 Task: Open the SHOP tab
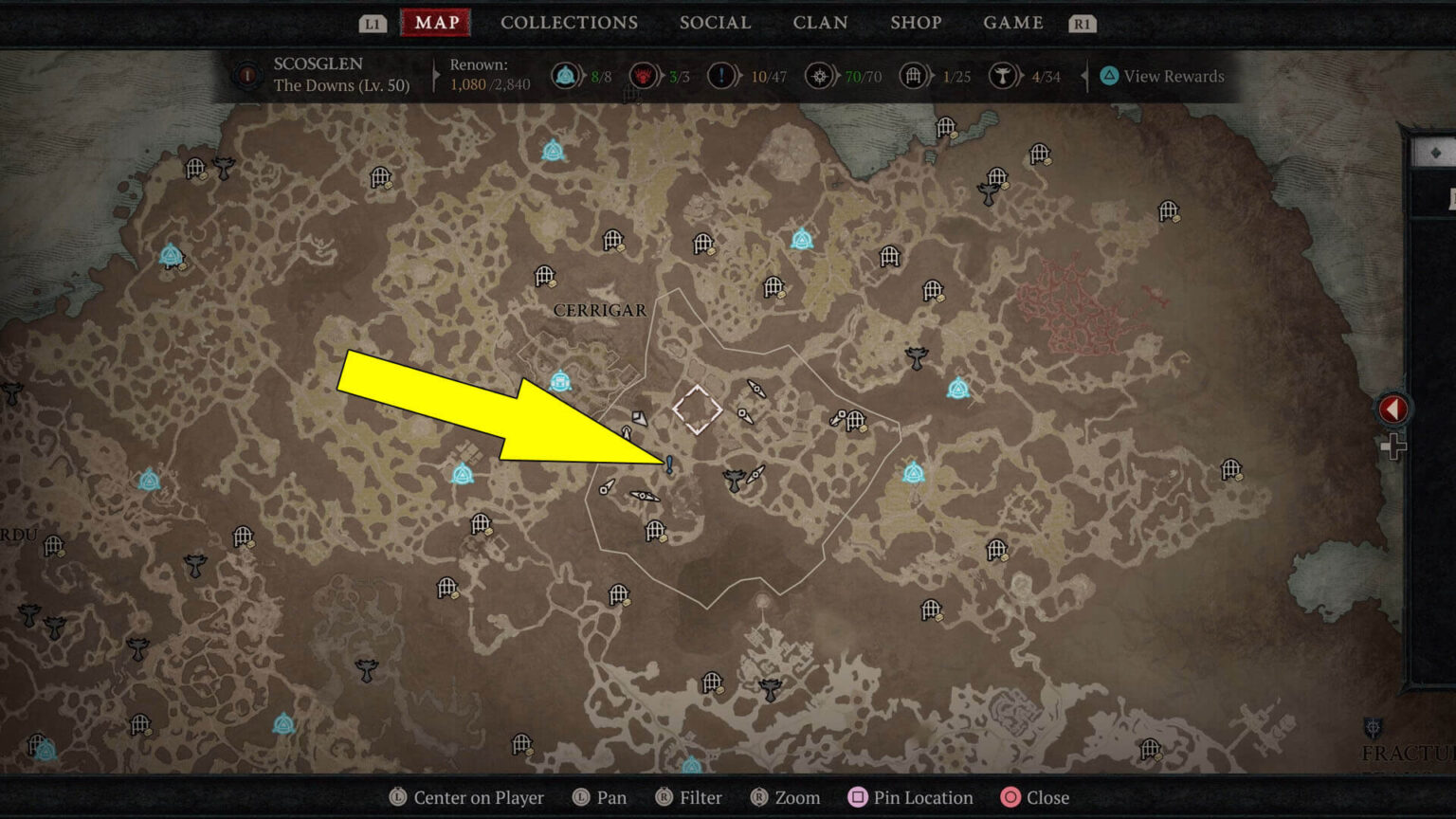point(916,23)
